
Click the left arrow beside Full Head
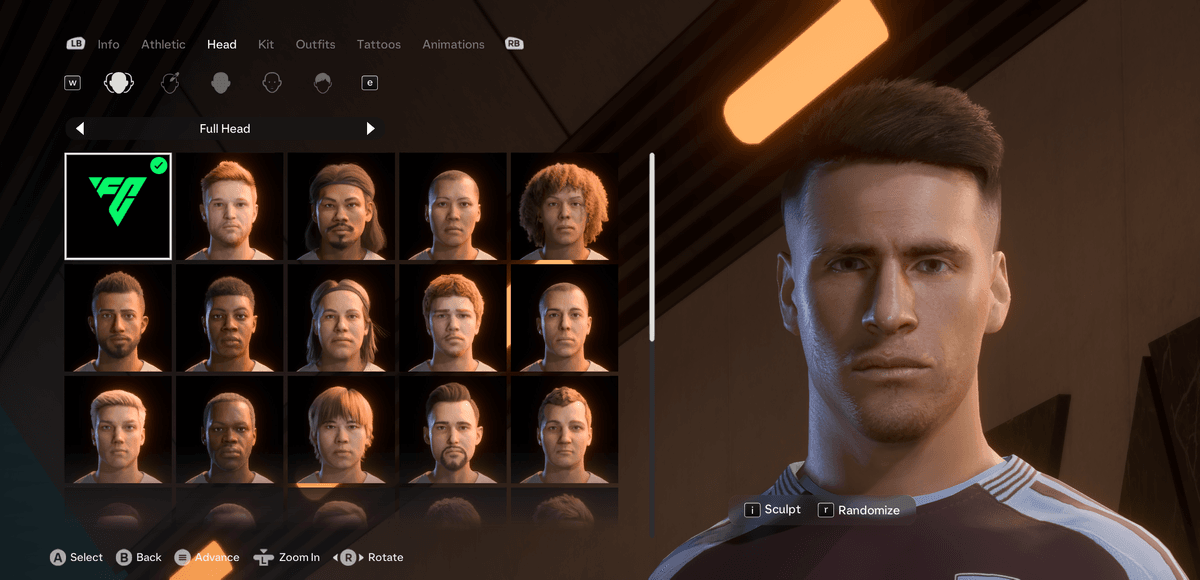tap(80, 128)
